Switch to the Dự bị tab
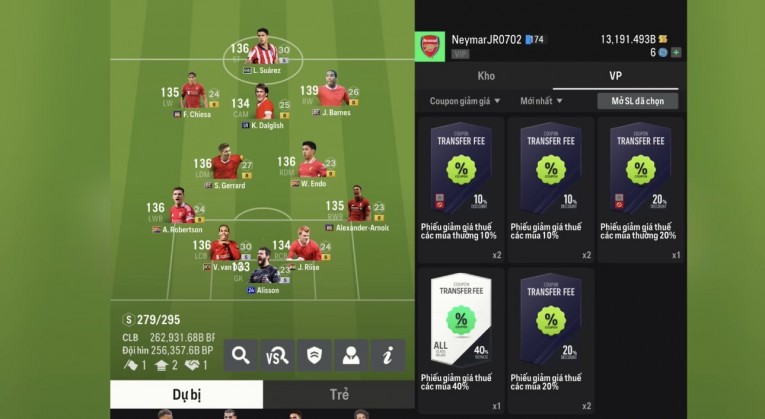This screenshot has width=765, height=419. [186, 395]
